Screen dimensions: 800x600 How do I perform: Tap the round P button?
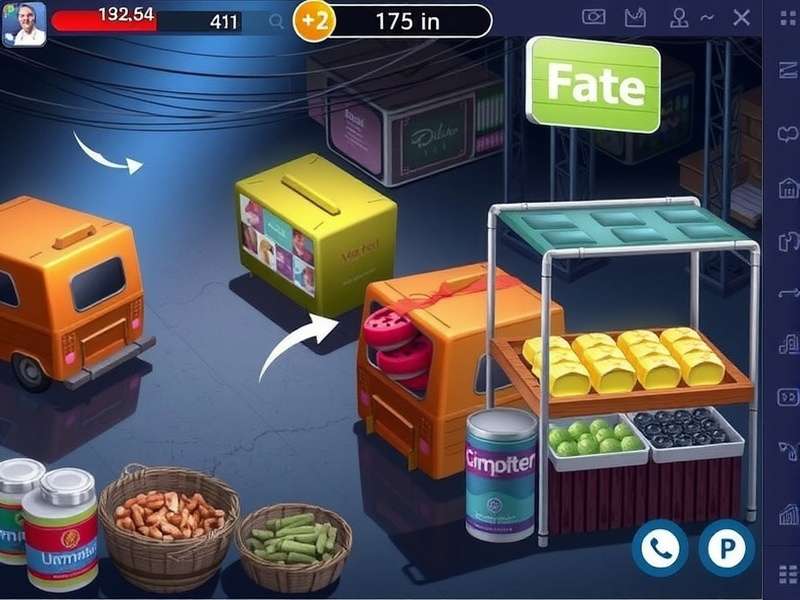pos(726,547)
